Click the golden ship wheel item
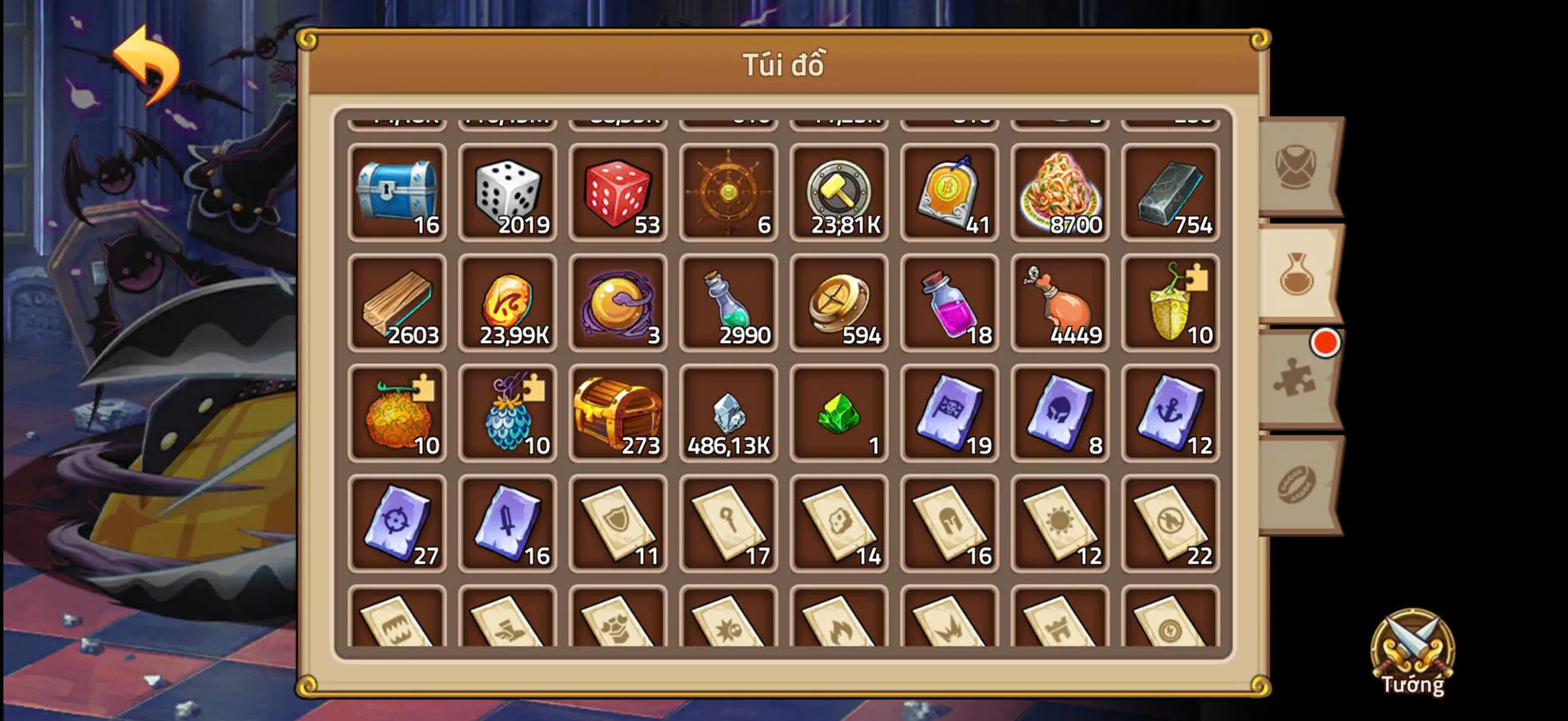This screenshot has width=1568, height=721. click(729, 193)
